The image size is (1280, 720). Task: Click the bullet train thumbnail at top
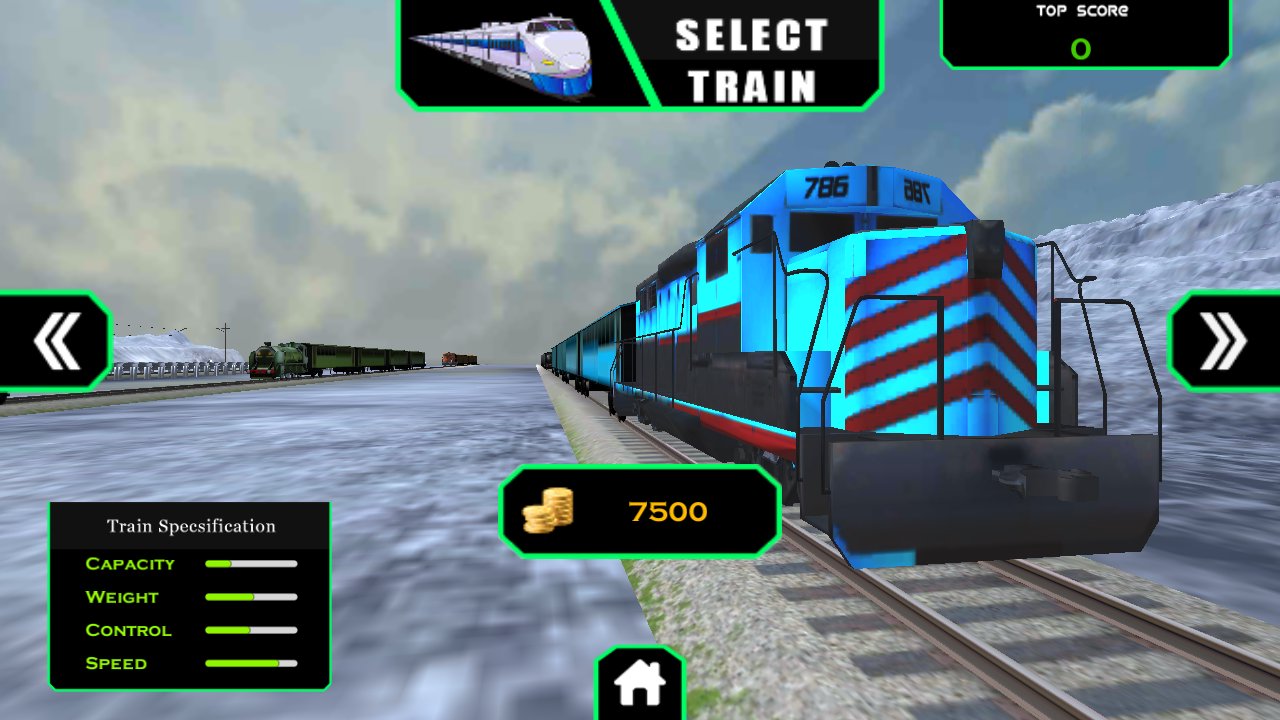coord(505,53)
